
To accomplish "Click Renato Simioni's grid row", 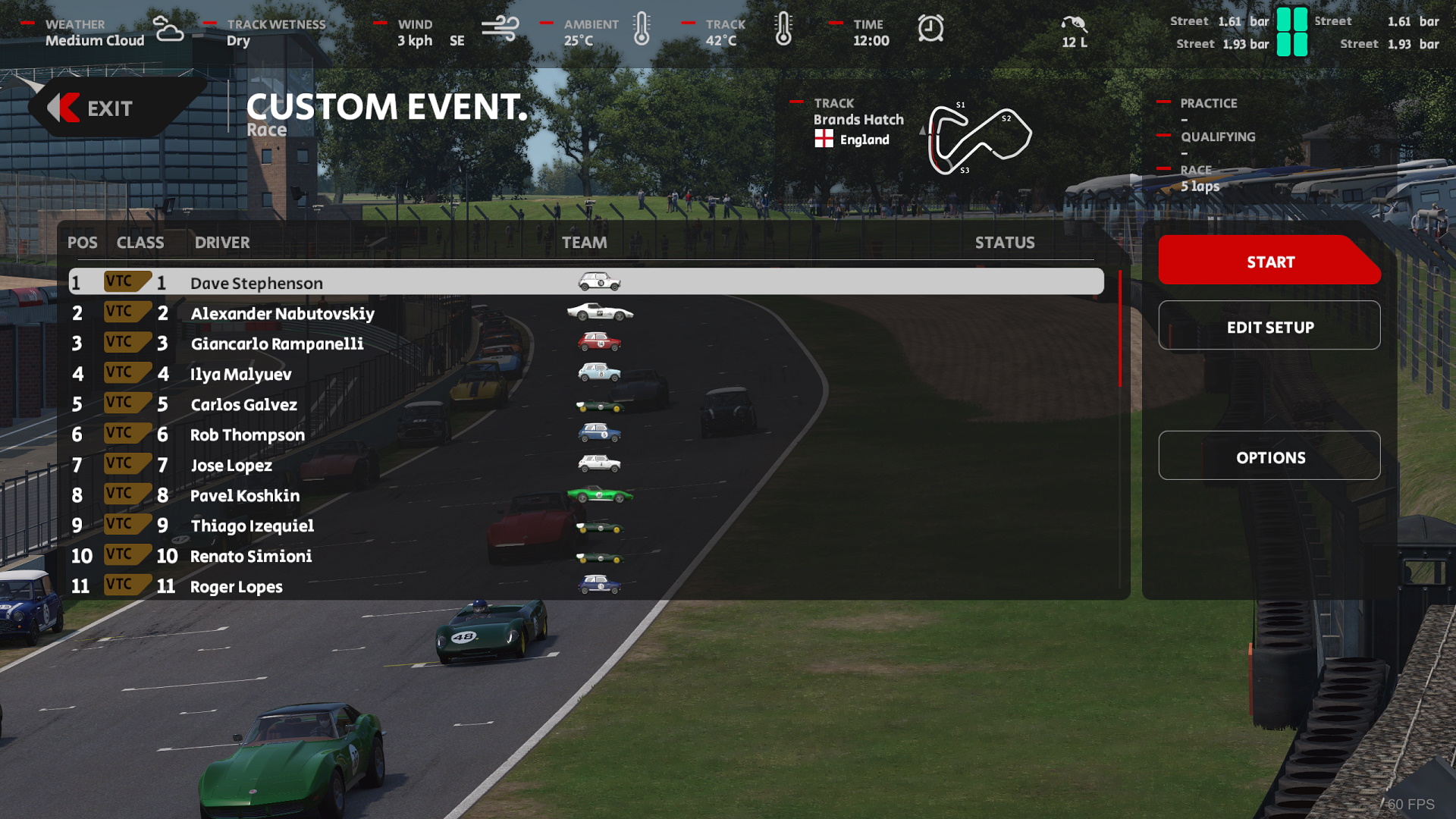I will click(x=250, y=556).
